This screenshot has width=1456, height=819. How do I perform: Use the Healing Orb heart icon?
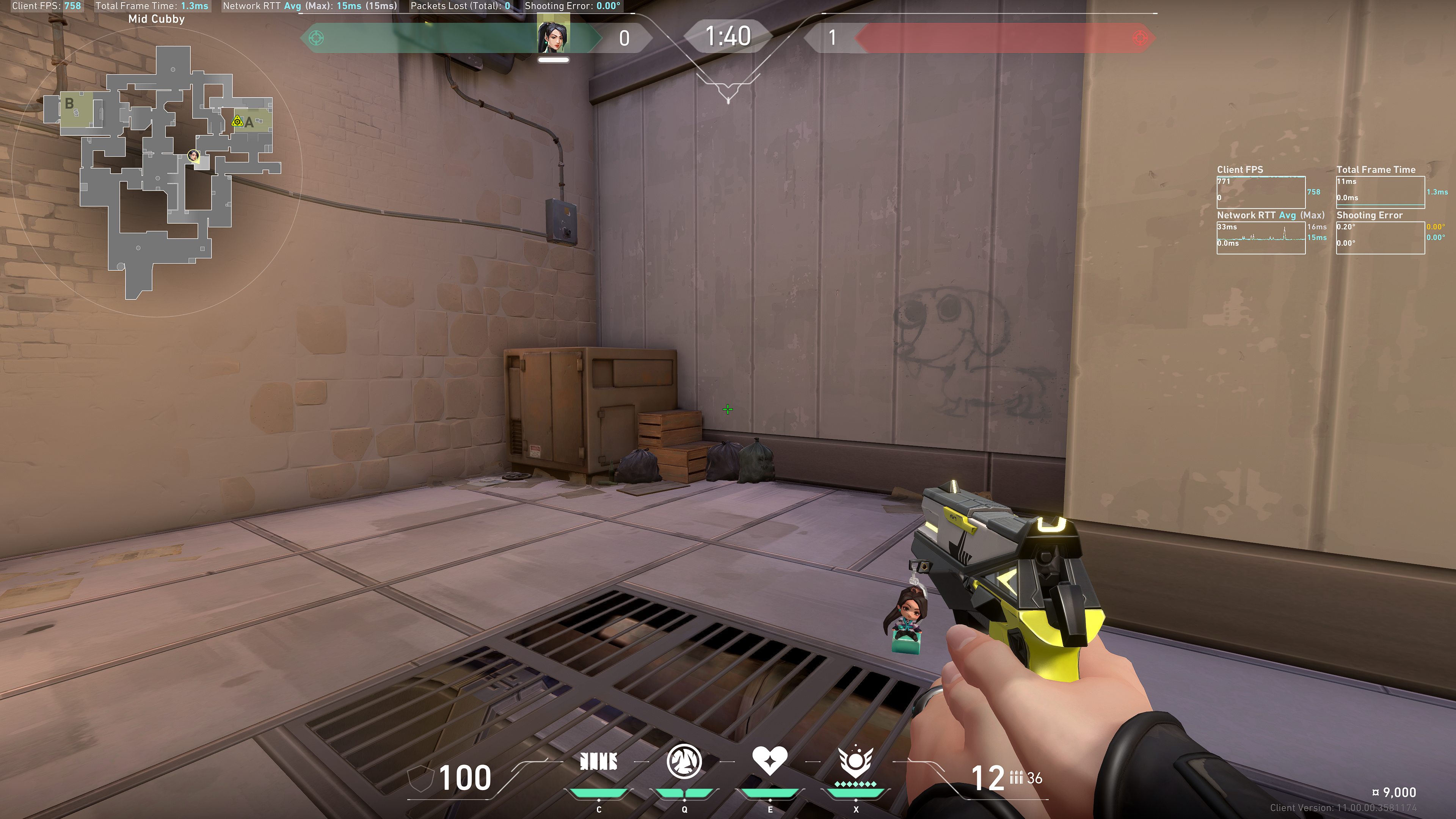point(769,760)
